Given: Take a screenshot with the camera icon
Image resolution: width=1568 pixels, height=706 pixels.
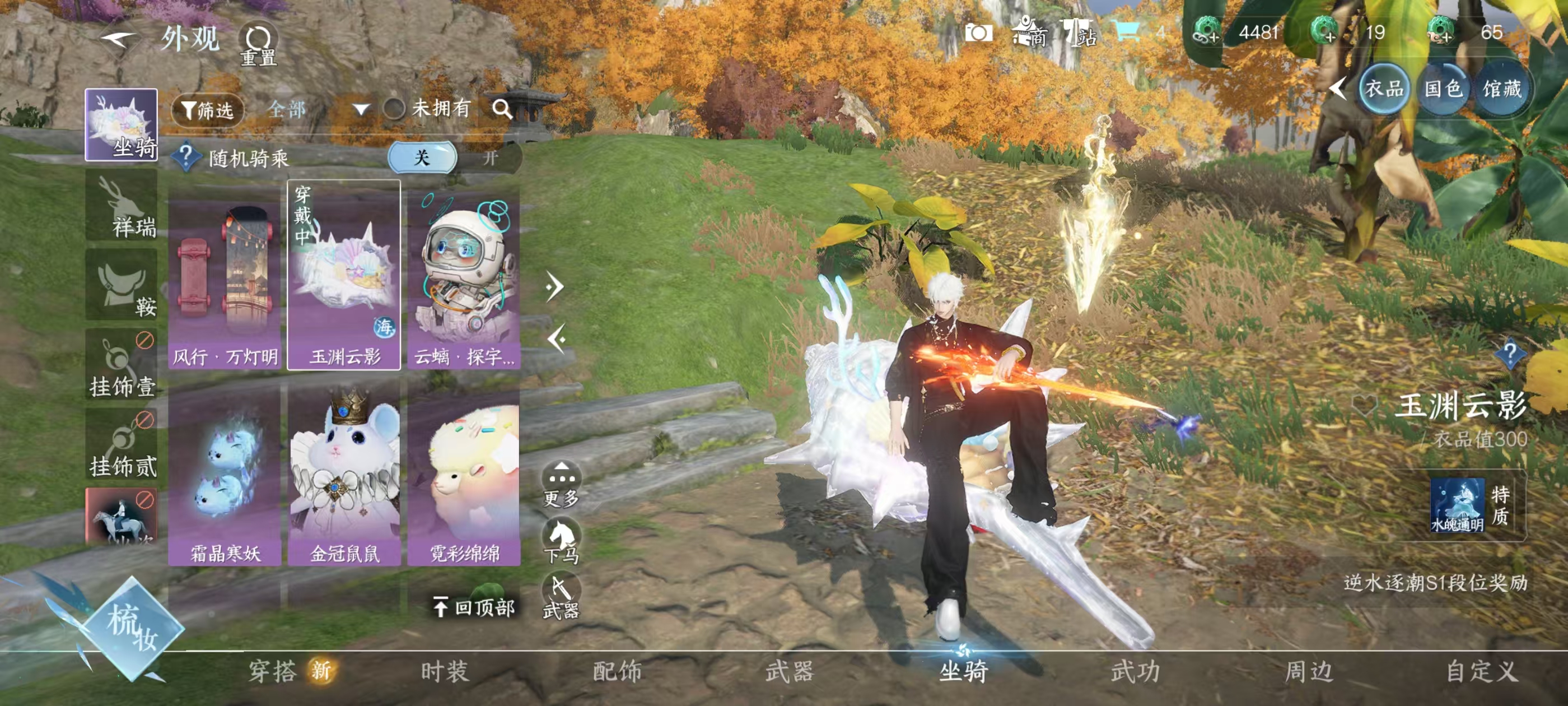Looking at the screenshot, I should tap(978, 33).
